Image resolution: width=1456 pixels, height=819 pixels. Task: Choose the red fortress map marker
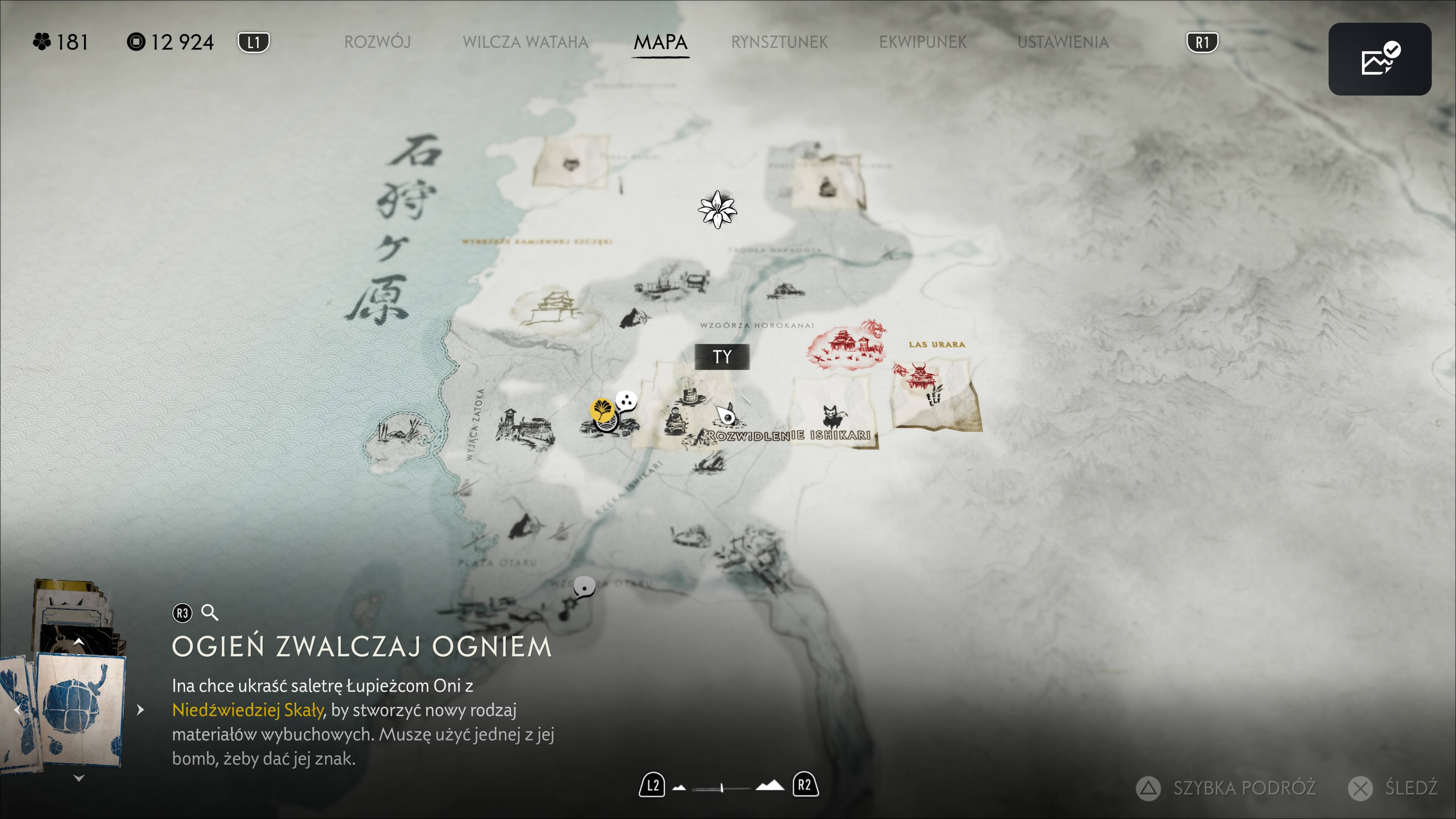point(845,344)
